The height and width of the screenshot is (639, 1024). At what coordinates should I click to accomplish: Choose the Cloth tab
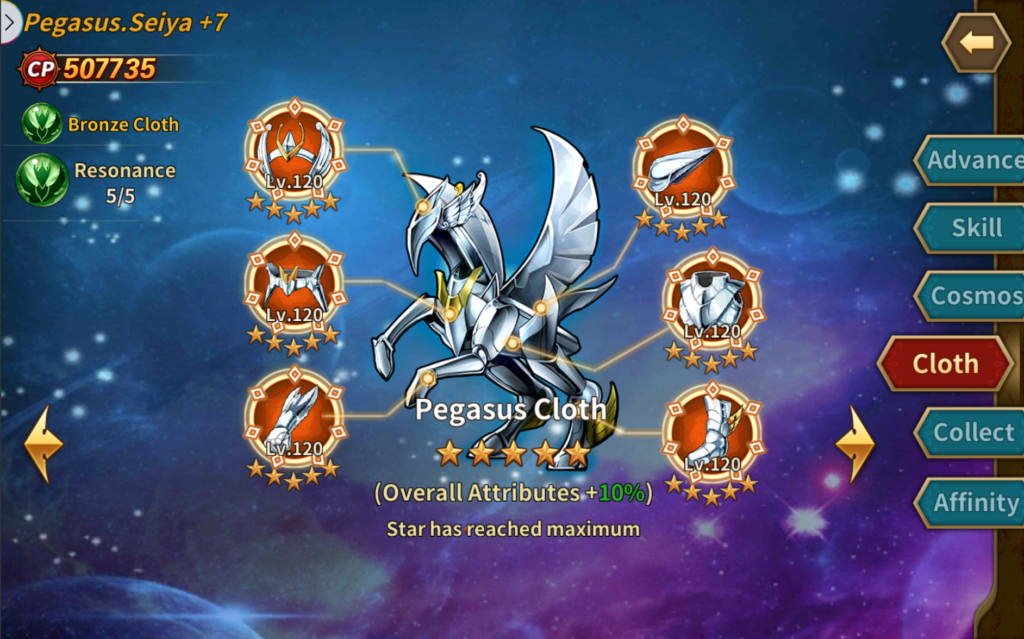click(x=945, y=364)
